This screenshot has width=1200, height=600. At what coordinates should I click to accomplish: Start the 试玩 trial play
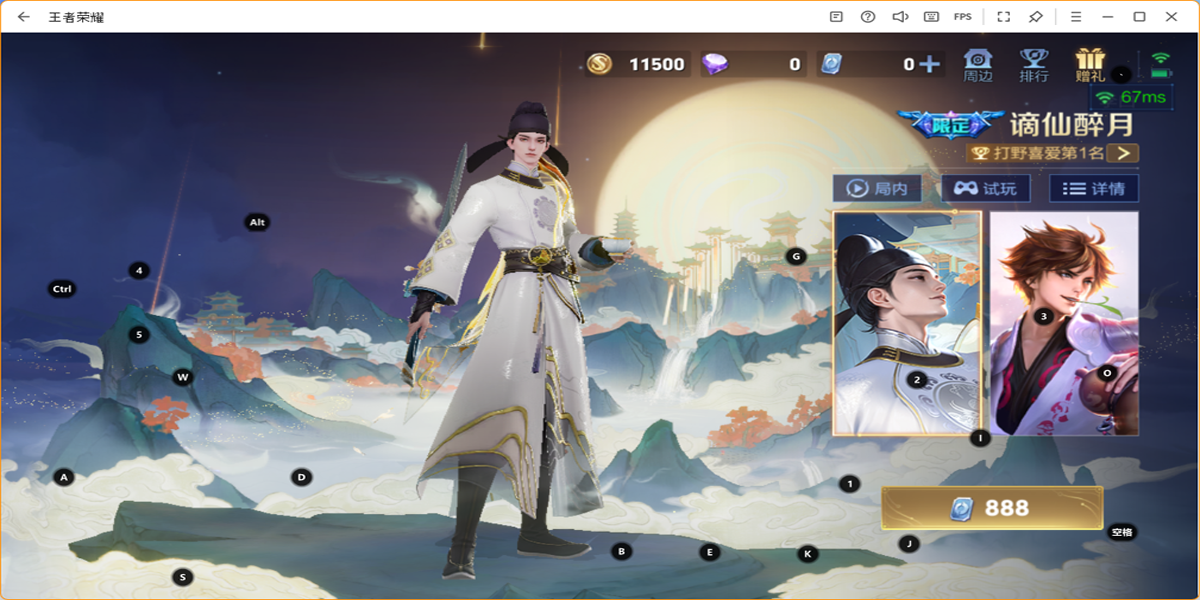pyautogui.click(x=985, y=188)
